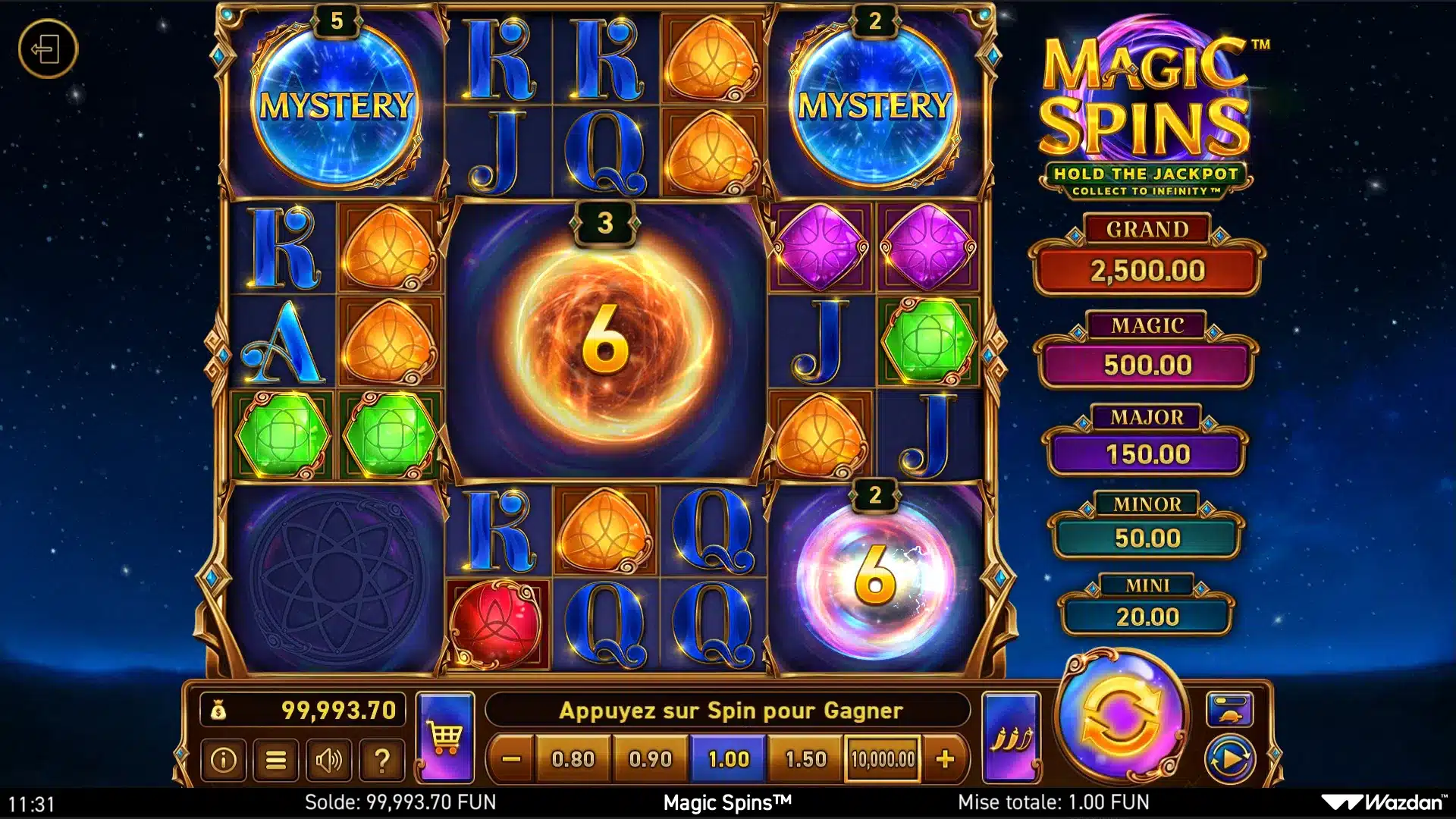Select the 0.80 bet value
The height and width of the screenshot is (819, 1456).
click(573, 759)
